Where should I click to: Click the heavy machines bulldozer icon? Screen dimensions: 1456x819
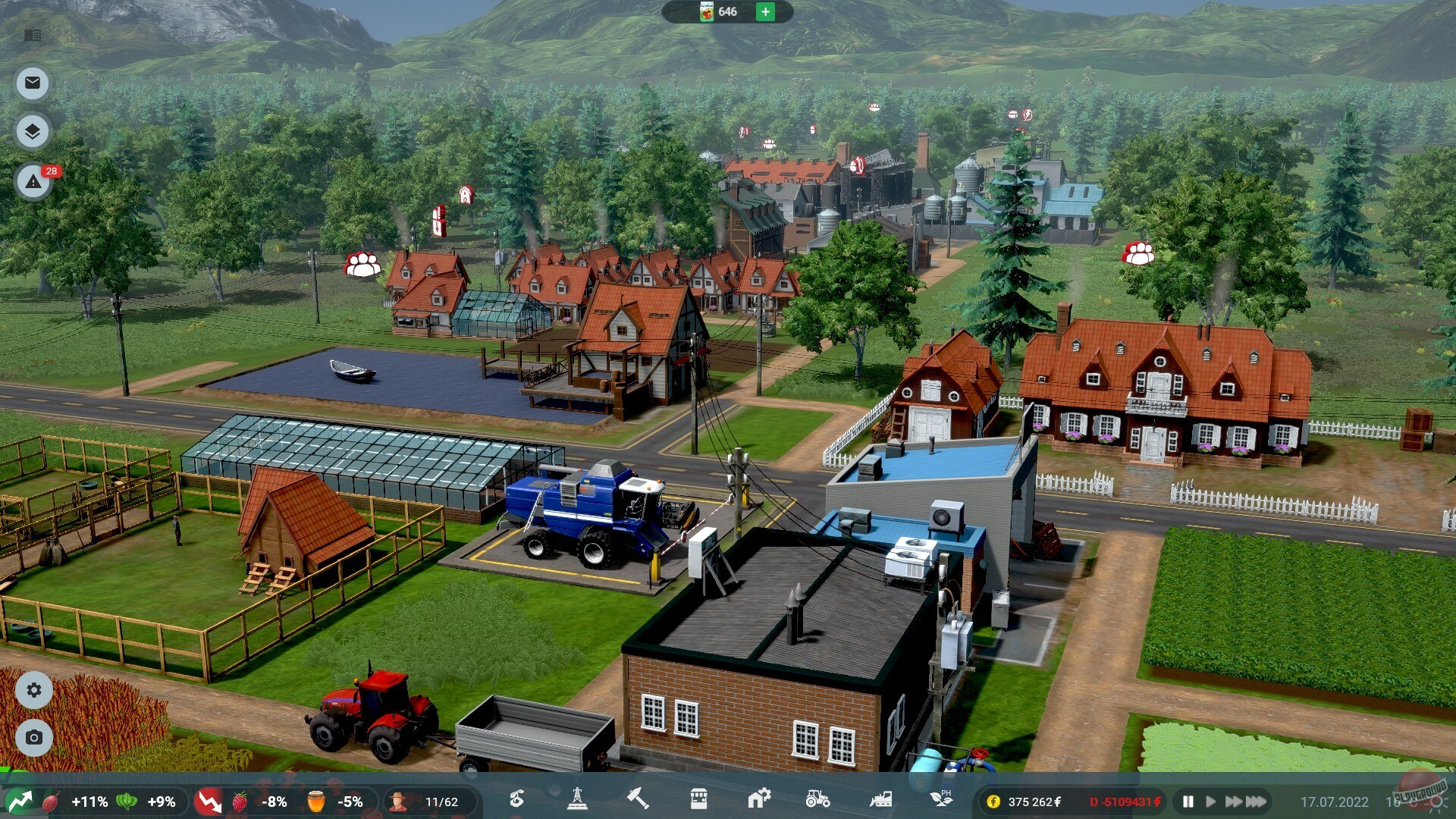click(x=878, y=800)
